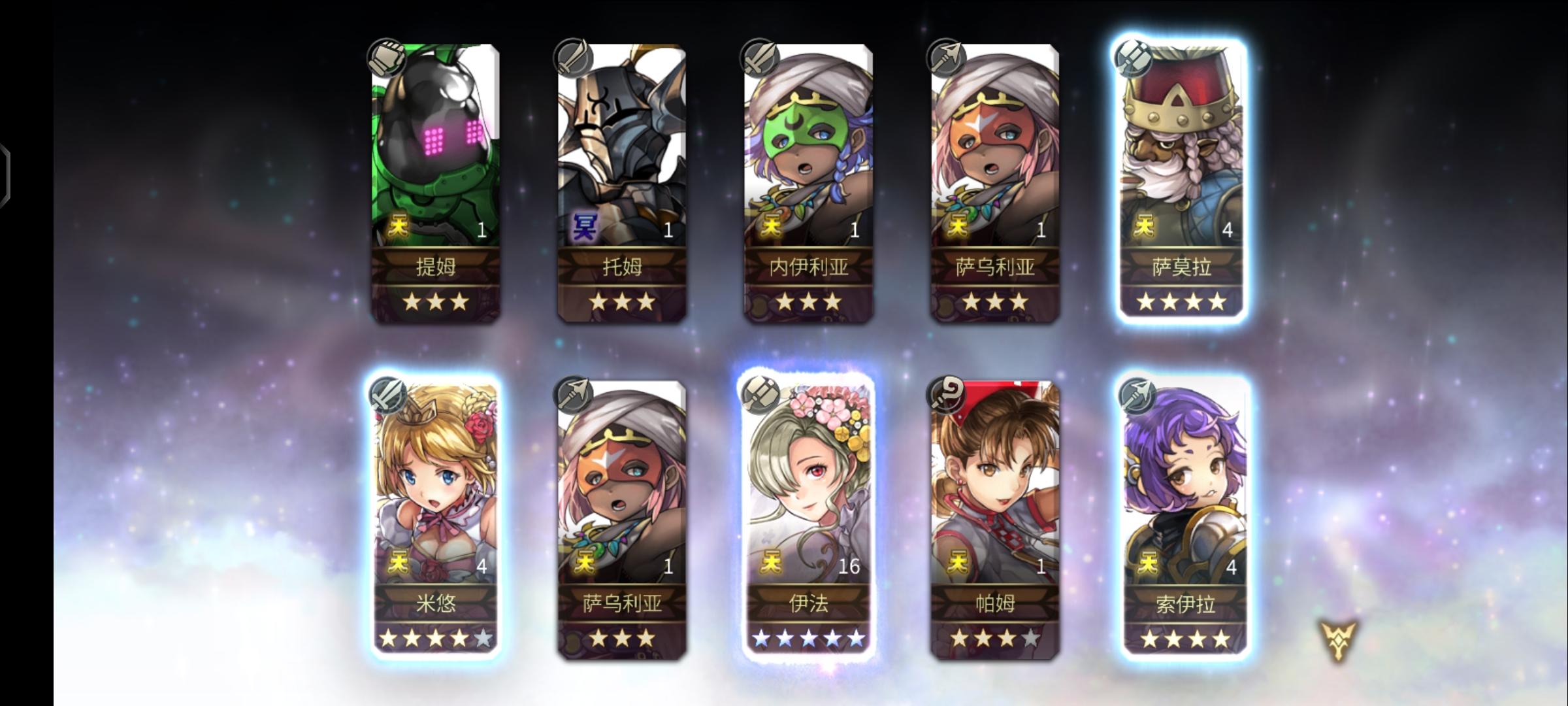
Task: Select the spear icon on the top 萨乌利亚 card
Action: (946, 59)
